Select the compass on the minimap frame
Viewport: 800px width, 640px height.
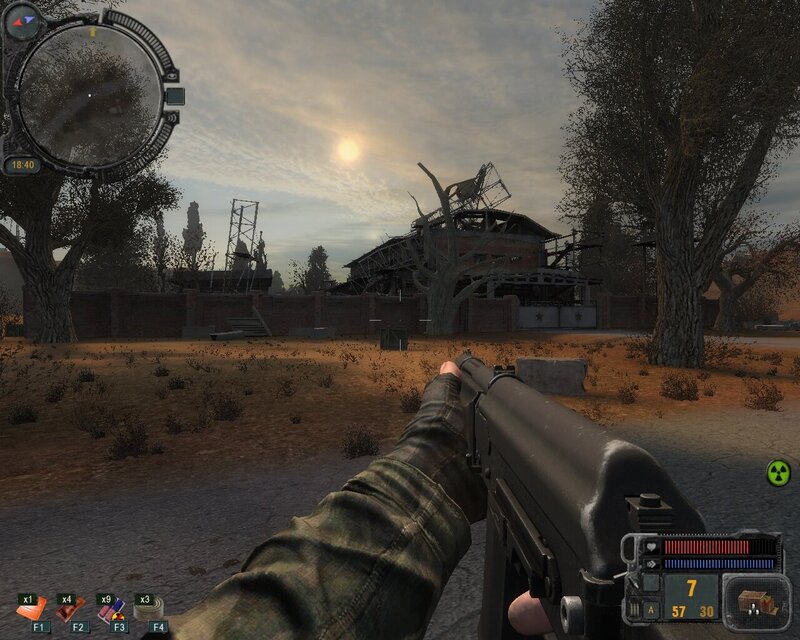click(22, 19)
